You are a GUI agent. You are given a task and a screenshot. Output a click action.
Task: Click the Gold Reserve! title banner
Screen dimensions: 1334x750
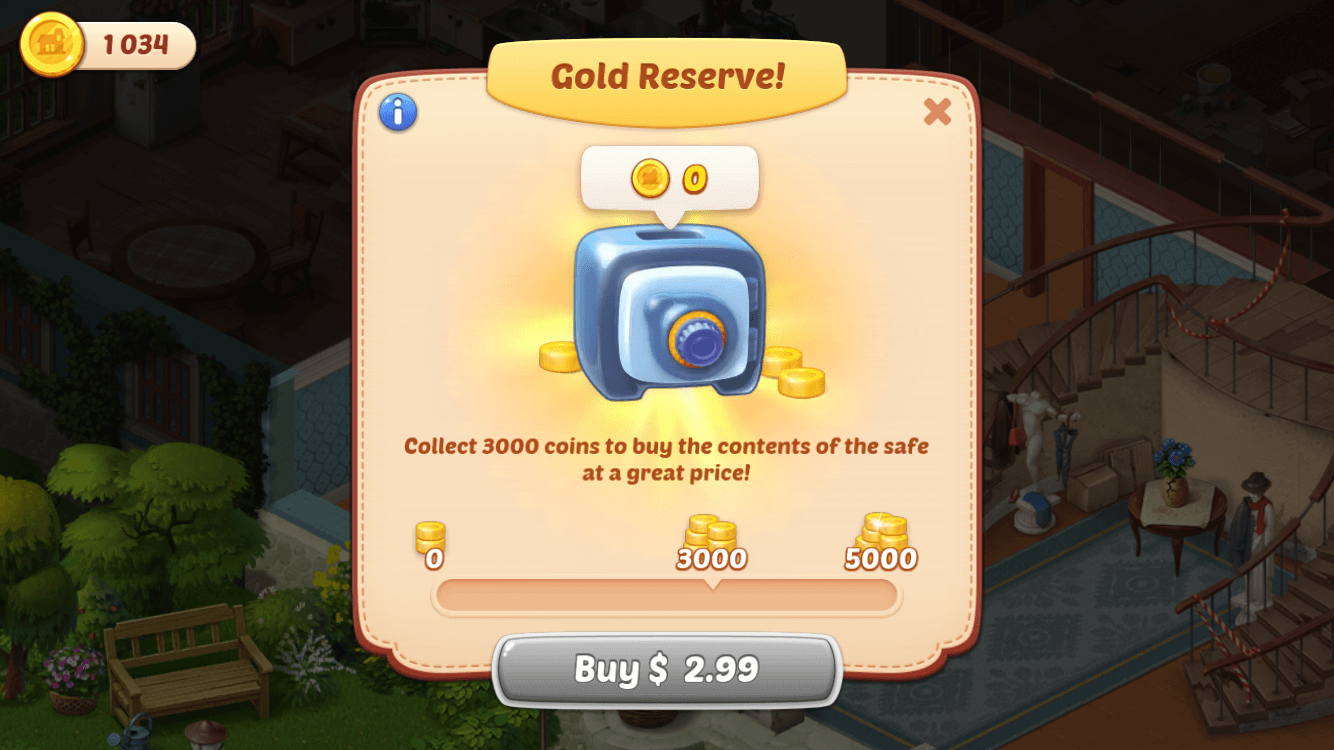click(668, 77)
